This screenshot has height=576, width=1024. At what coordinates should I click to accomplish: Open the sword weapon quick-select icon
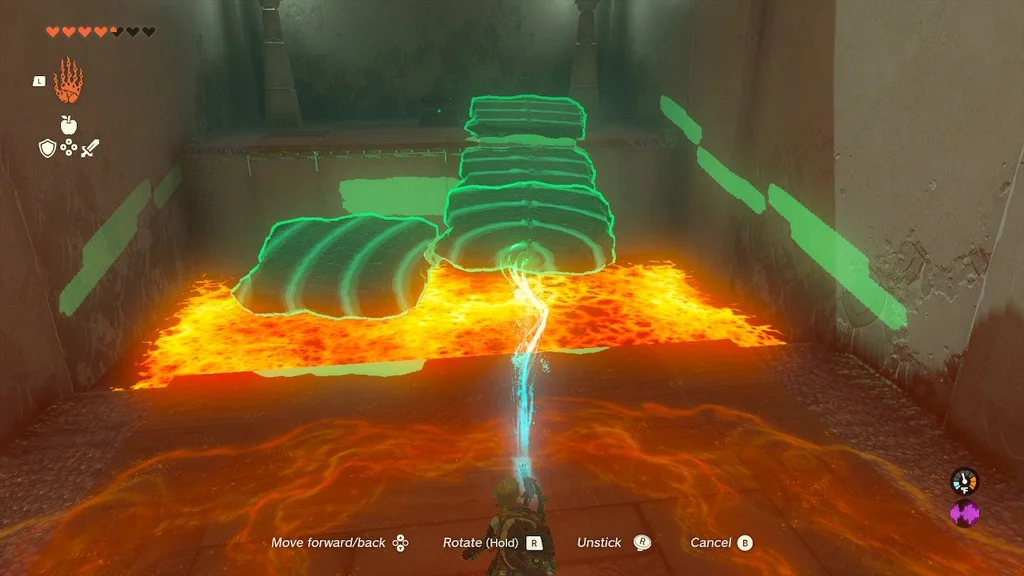pos(90,148)
